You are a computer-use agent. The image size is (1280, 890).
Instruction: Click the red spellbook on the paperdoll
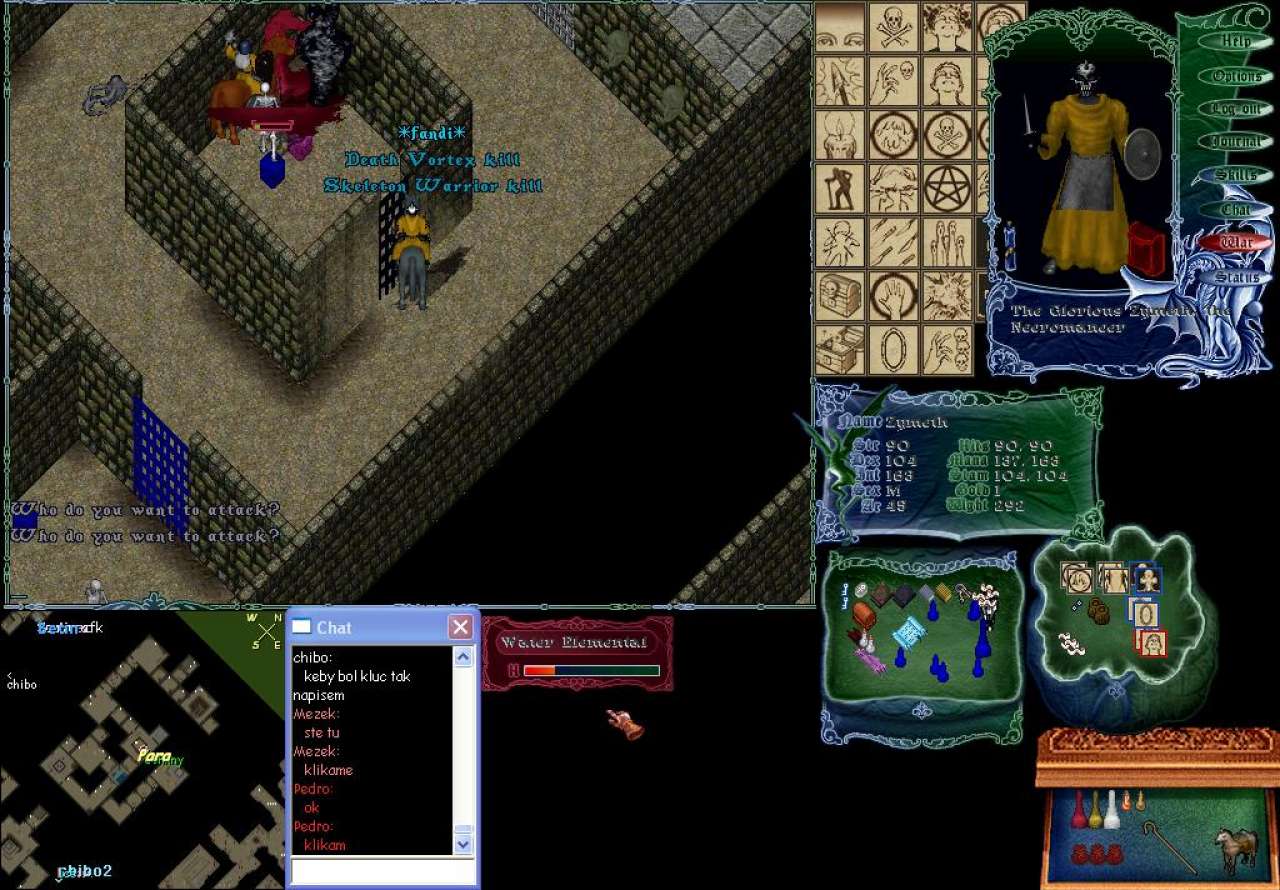click(x=1146, y=250)
